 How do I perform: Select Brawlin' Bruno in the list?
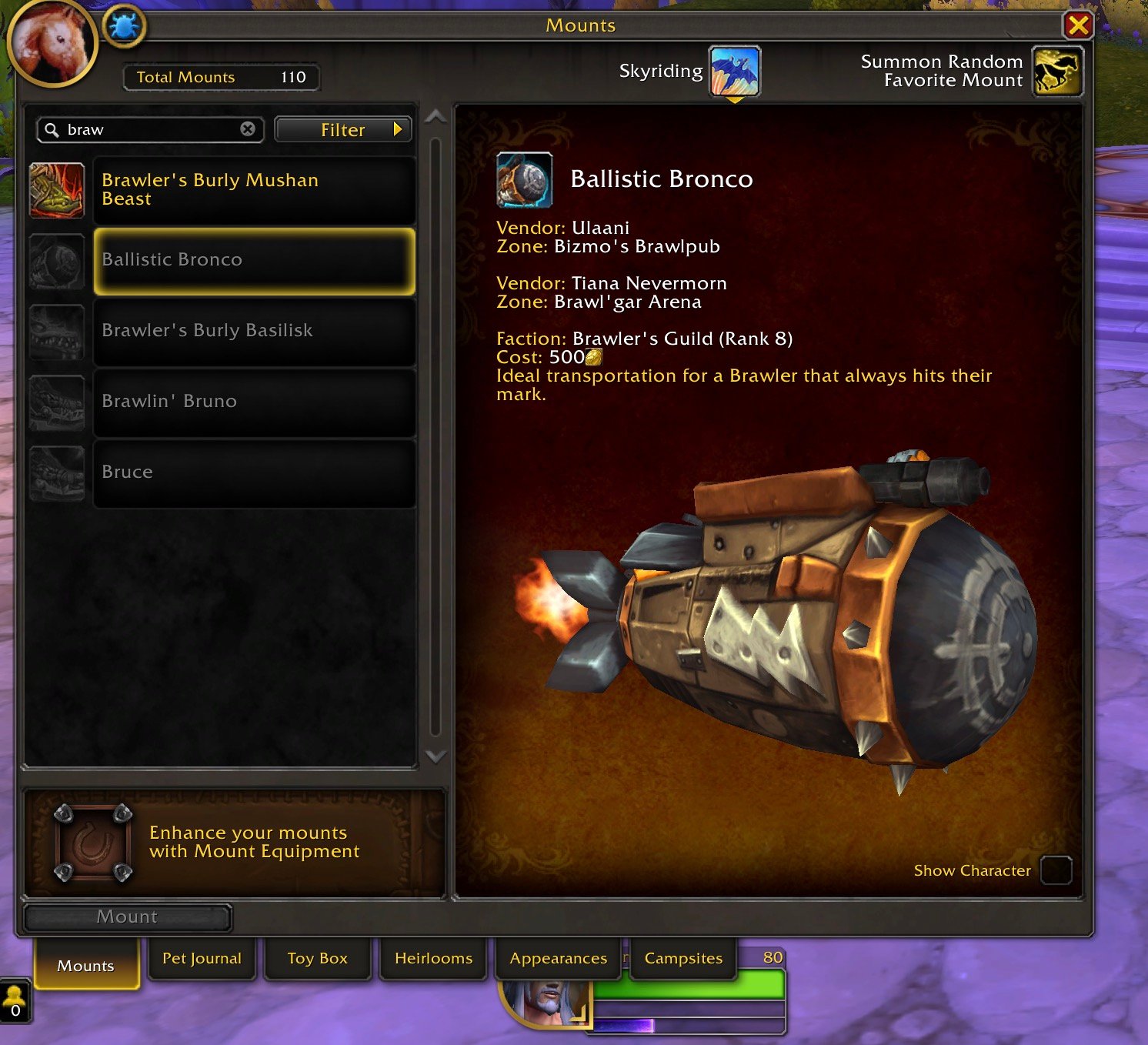(x=254, y=402)
